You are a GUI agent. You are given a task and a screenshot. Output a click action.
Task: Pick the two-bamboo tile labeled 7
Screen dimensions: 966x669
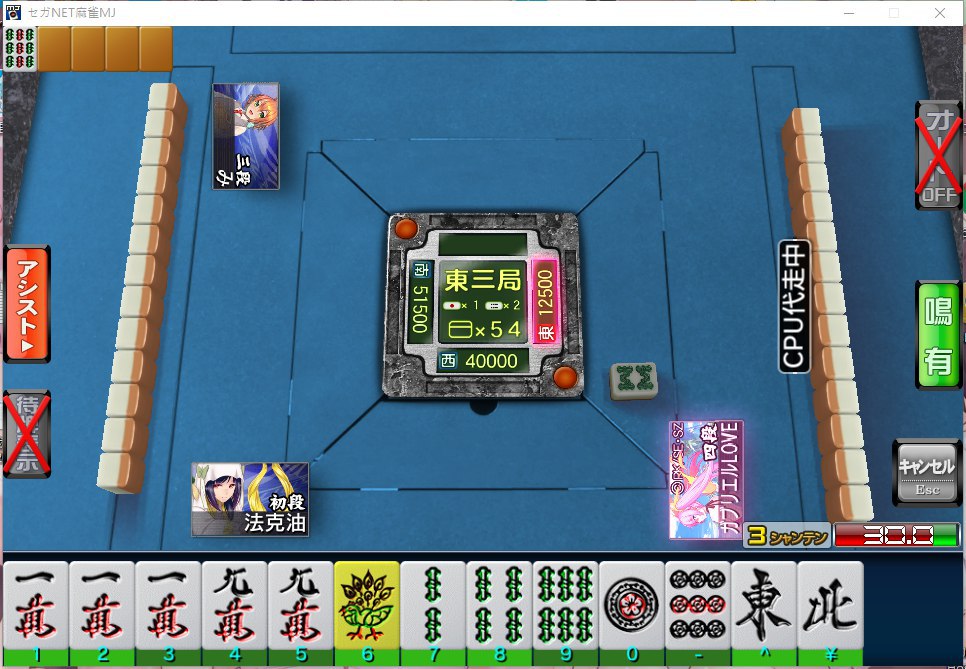pos(432,607)
